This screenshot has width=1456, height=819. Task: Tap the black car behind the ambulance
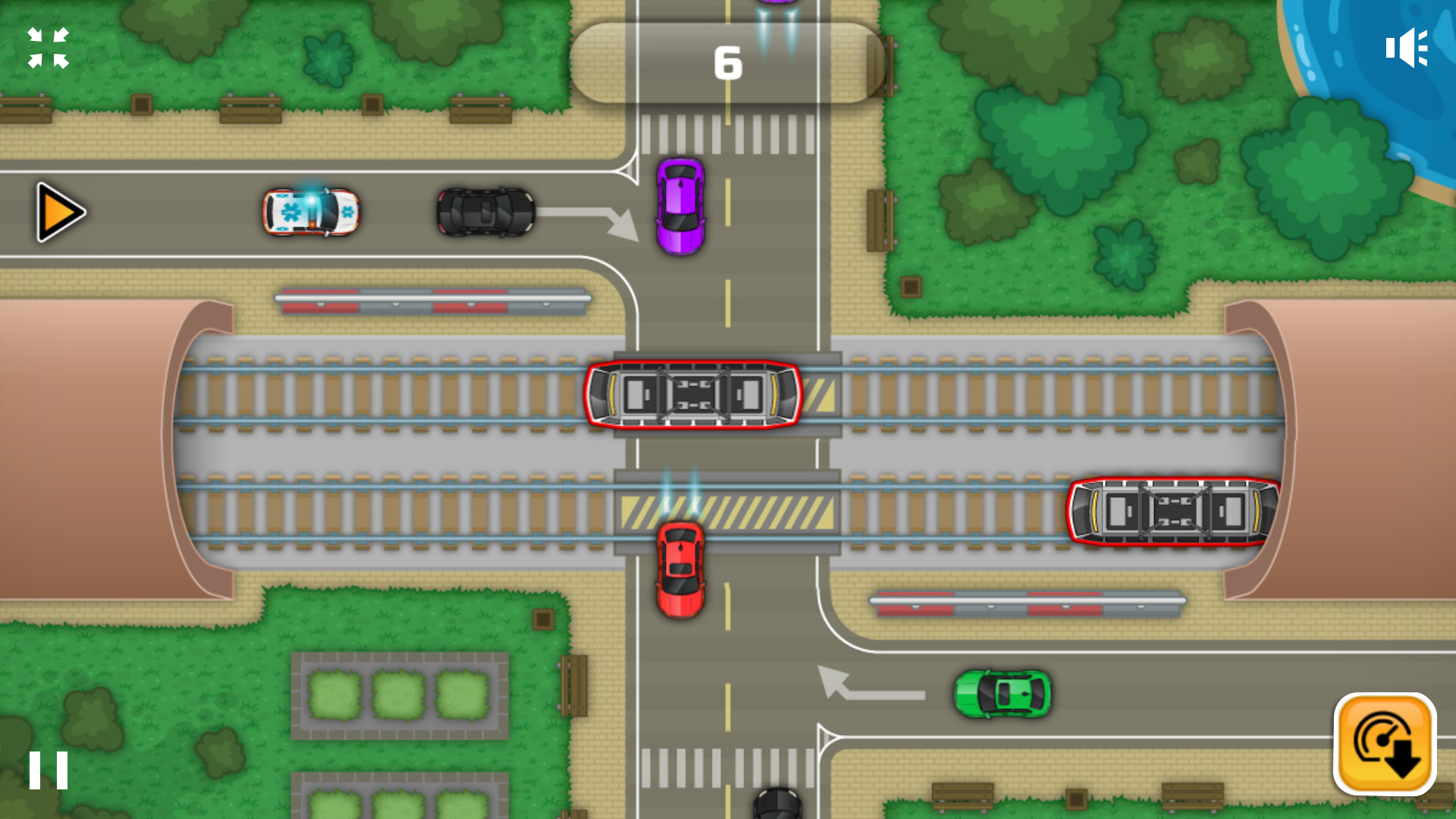pos(483,213)
